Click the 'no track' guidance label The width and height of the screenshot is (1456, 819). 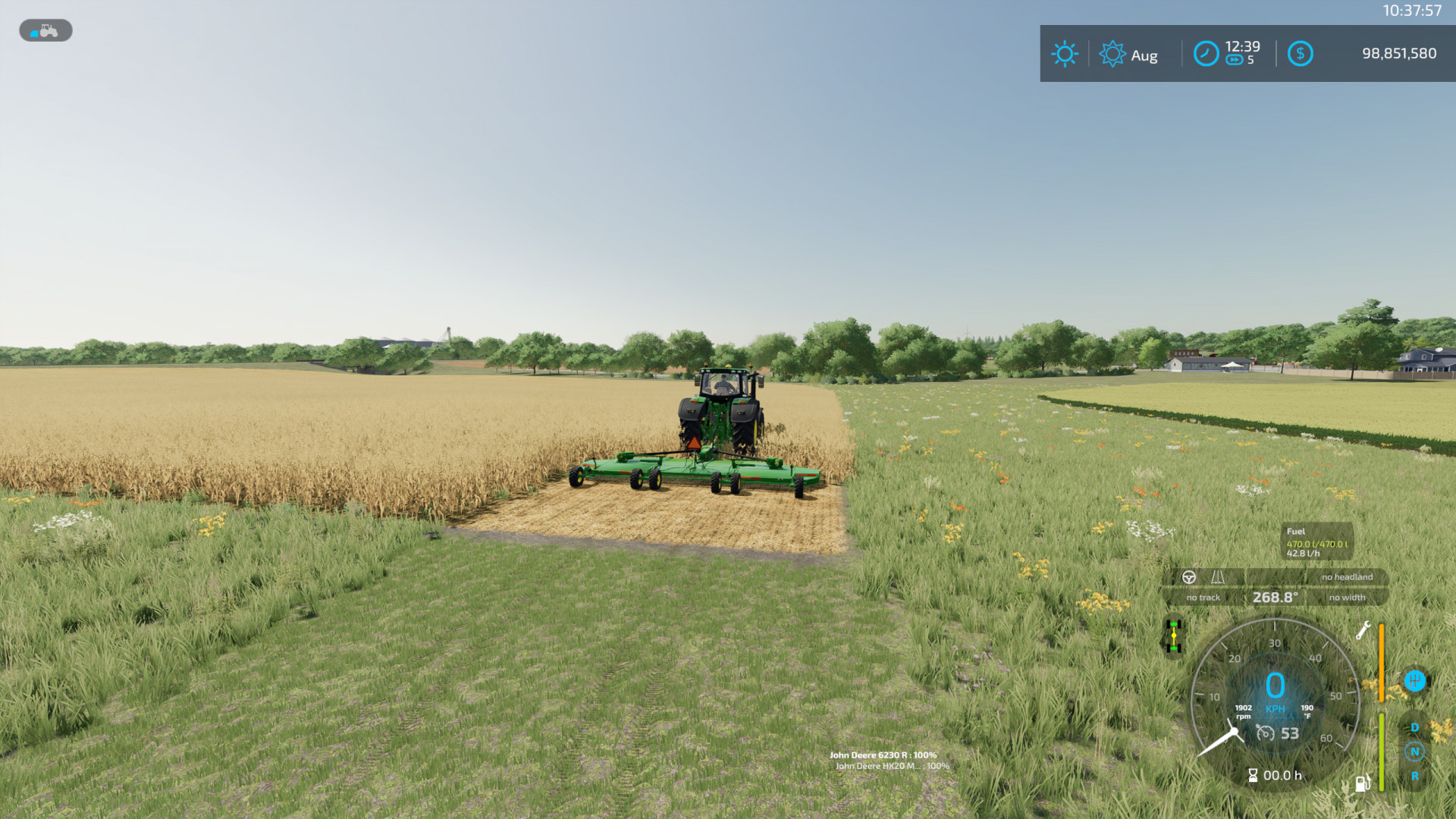click(1203, 598)
